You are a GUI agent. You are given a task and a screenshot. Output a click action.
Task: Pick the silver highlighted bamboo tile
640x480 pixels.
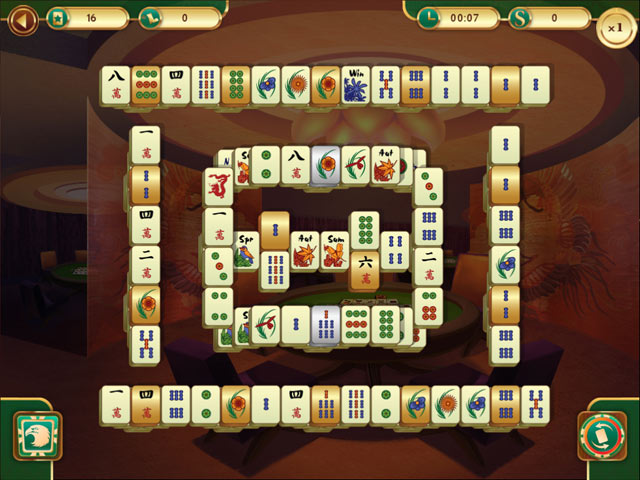tap(325, 324)
